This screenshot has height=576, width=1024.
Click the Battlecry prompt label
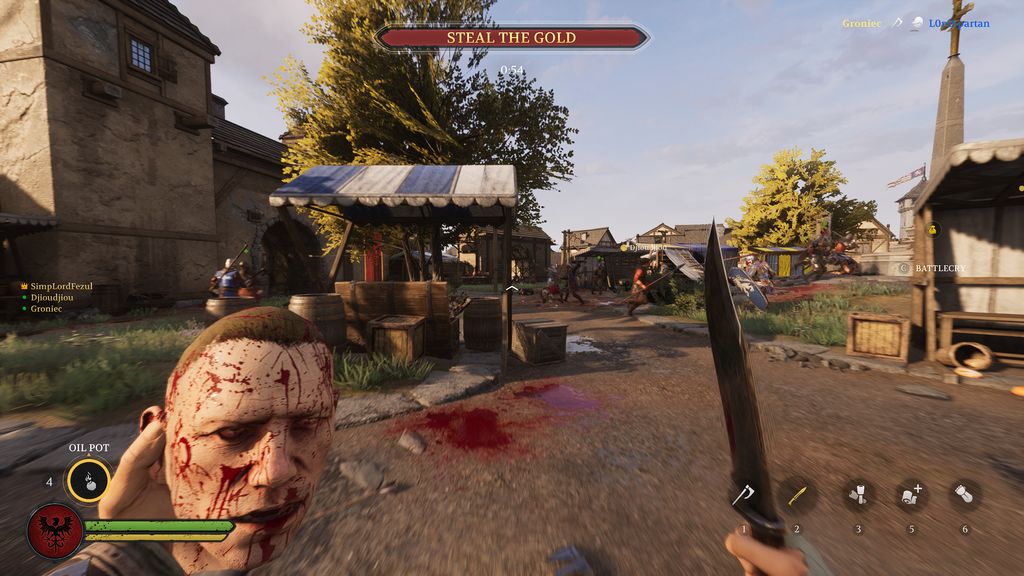tap(937, 268)
